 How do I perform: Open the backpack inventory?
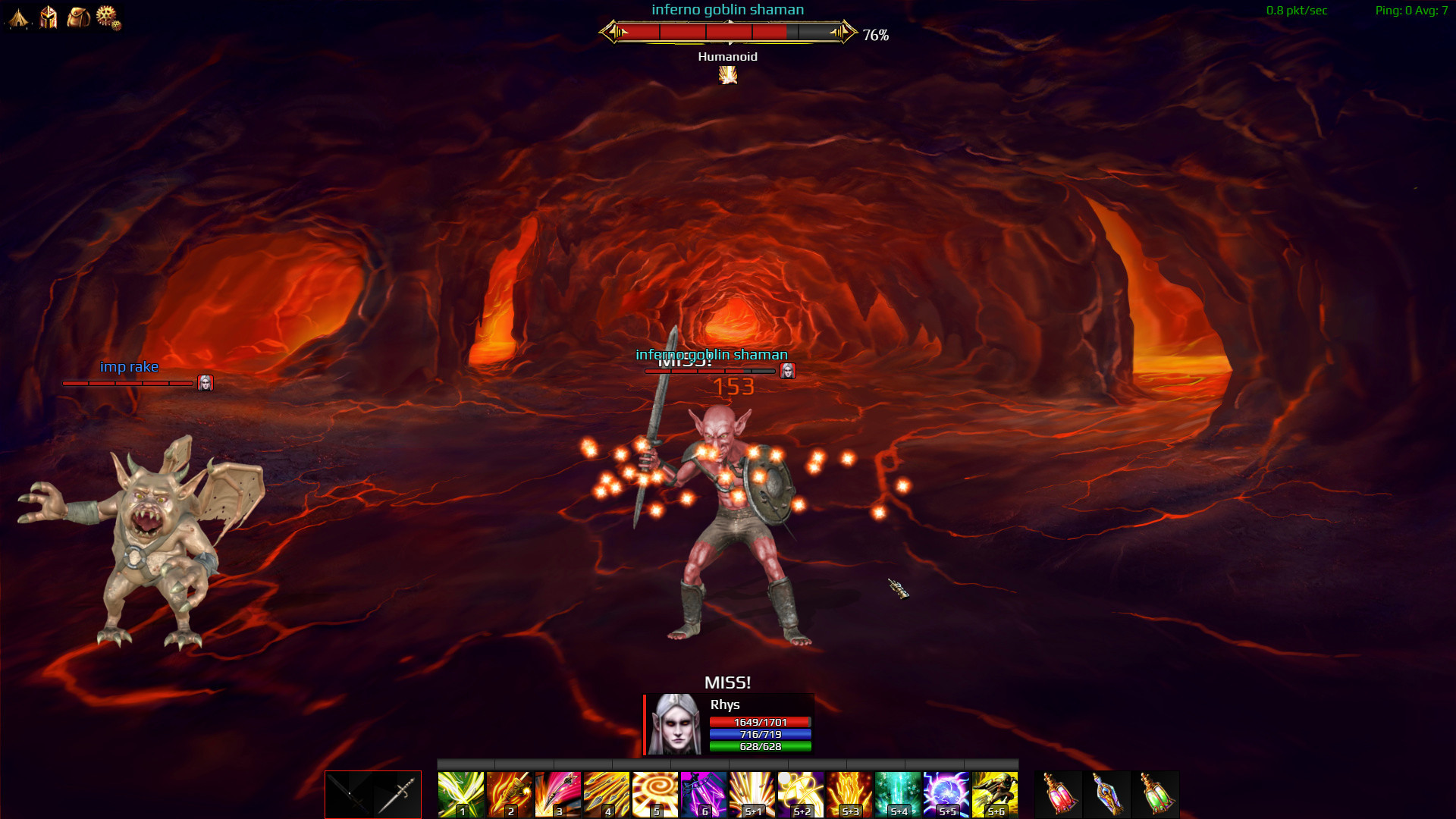pos(78,17)
